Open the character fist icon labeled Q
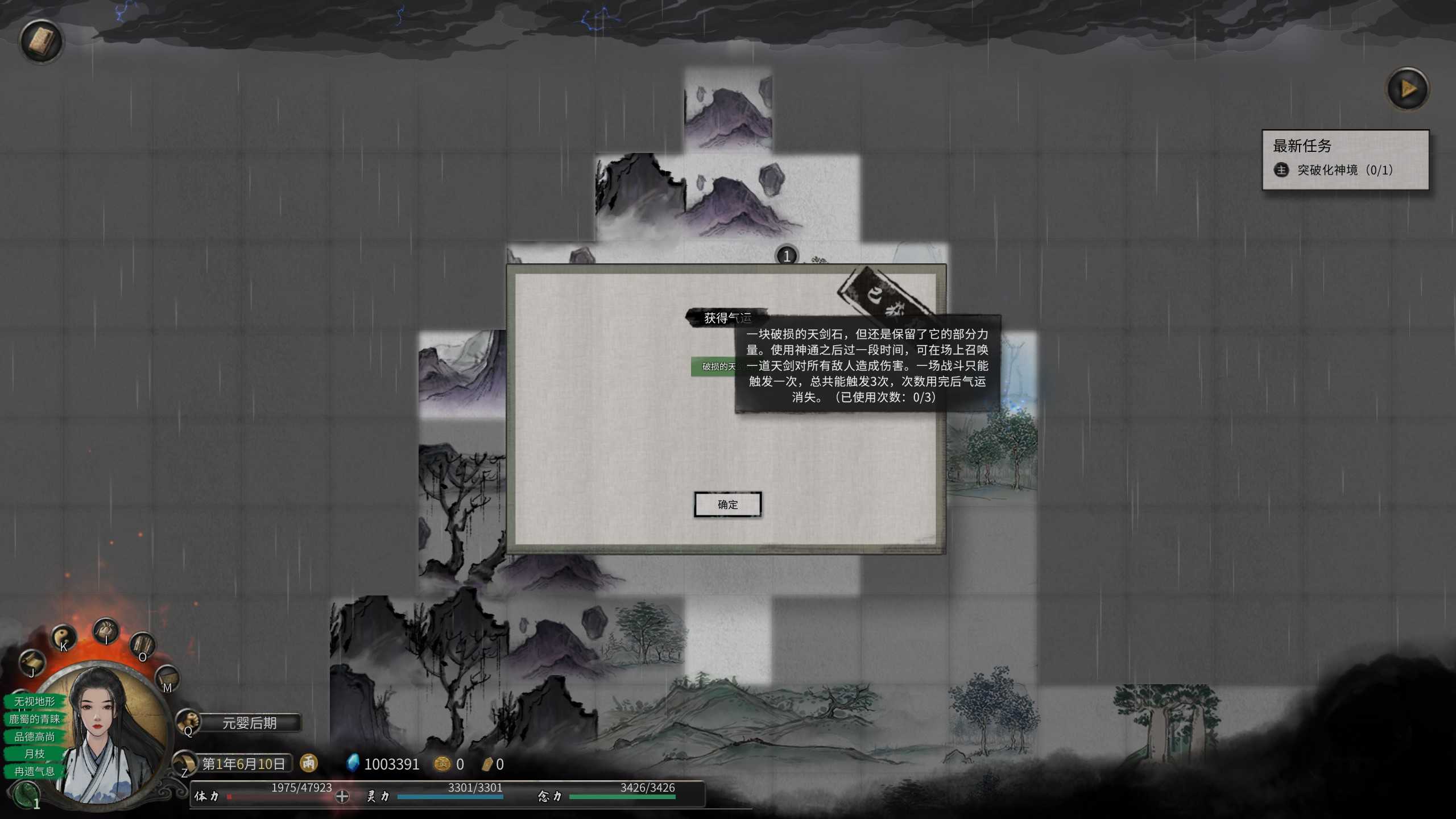This screenshot has width=1456, height=819. coord(188,721)
